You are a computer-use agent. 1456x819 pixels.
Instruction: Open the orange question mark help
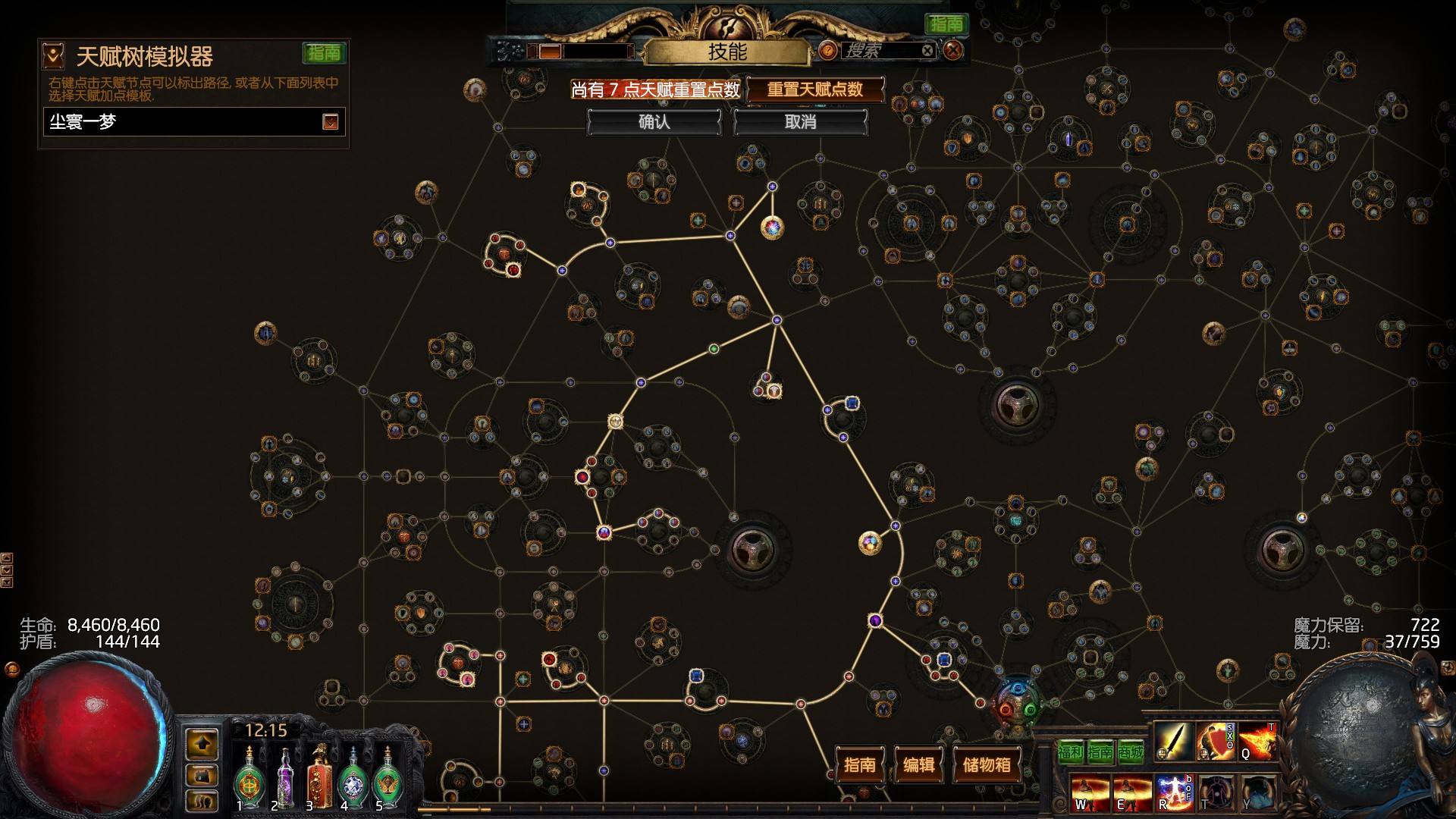coord(828,51)
